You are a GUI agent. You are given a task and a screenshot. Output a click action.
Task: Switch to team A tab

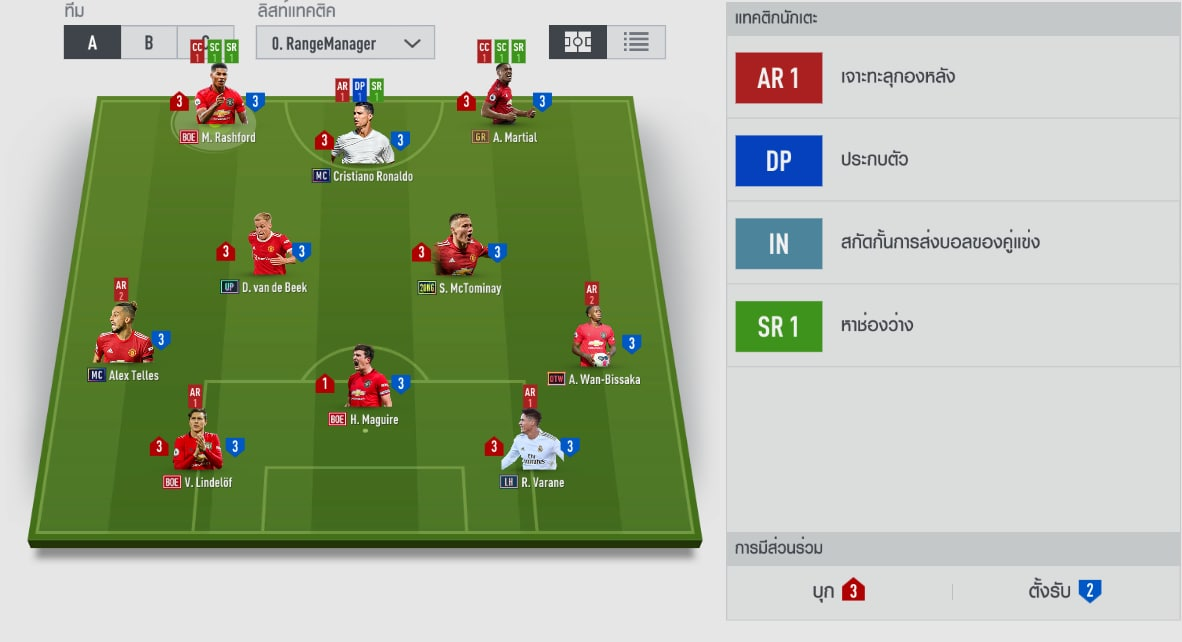tap(92, 44)
